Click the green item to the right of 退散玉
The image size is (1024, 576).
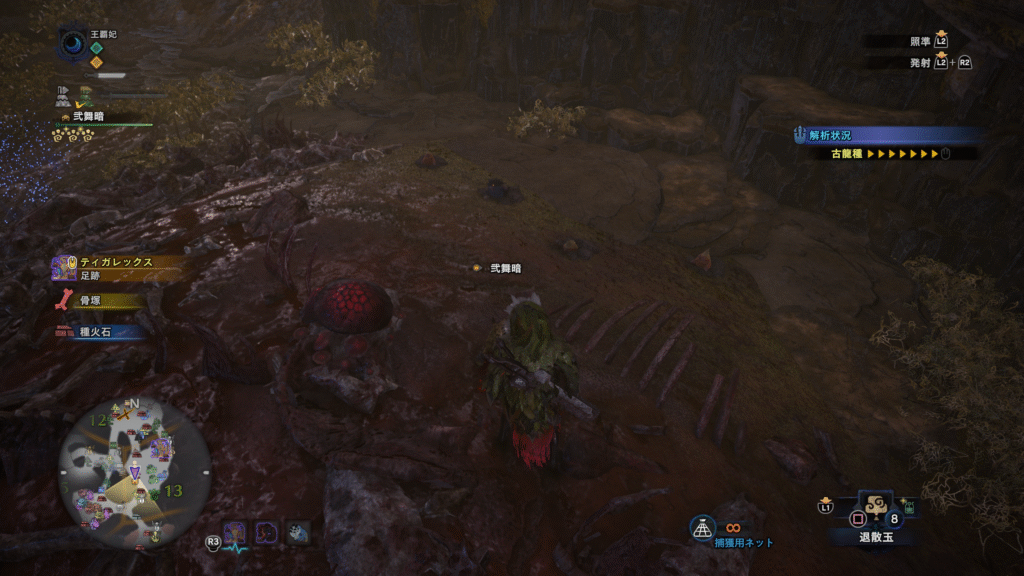coord(909,508)
